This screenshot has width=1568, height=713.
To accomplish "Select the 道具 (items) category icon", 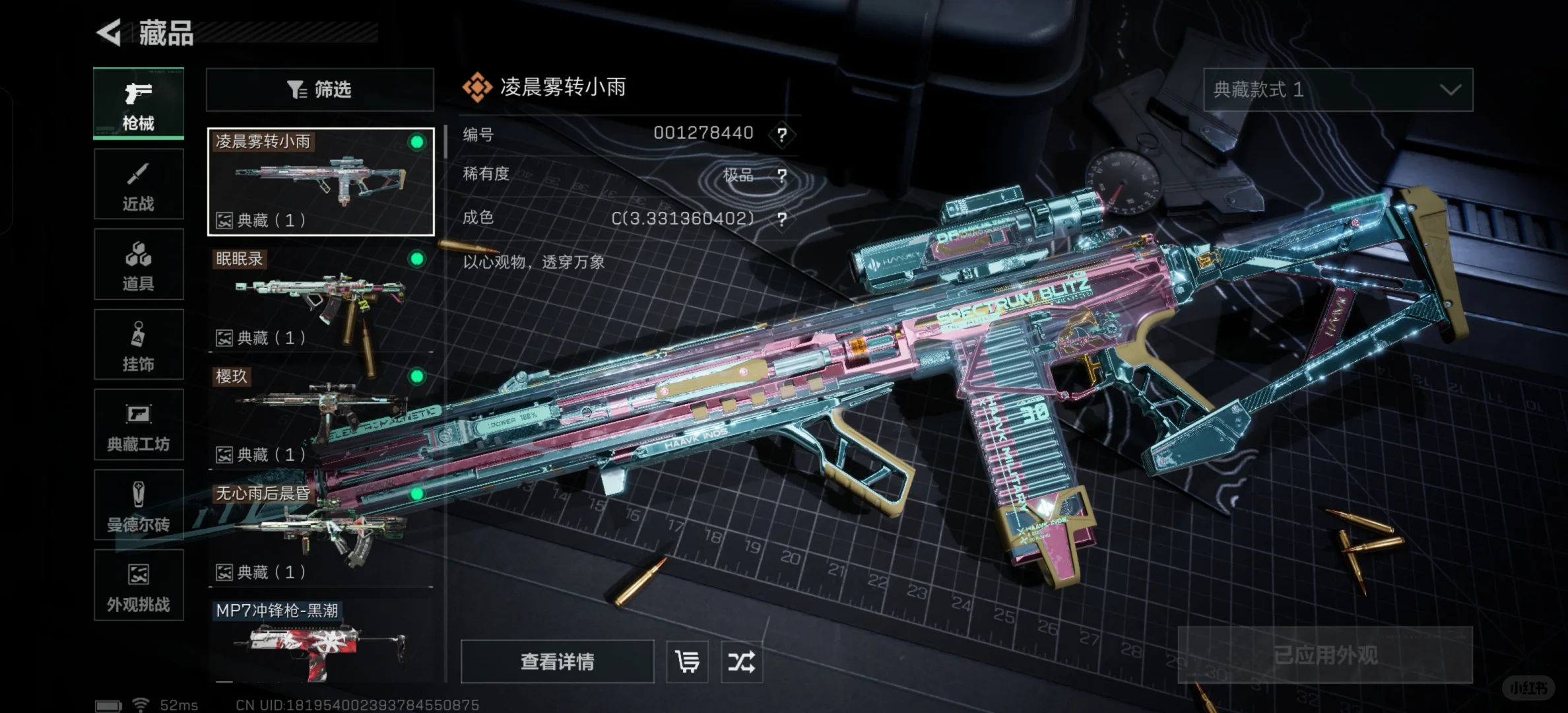I will pos(139,264).
